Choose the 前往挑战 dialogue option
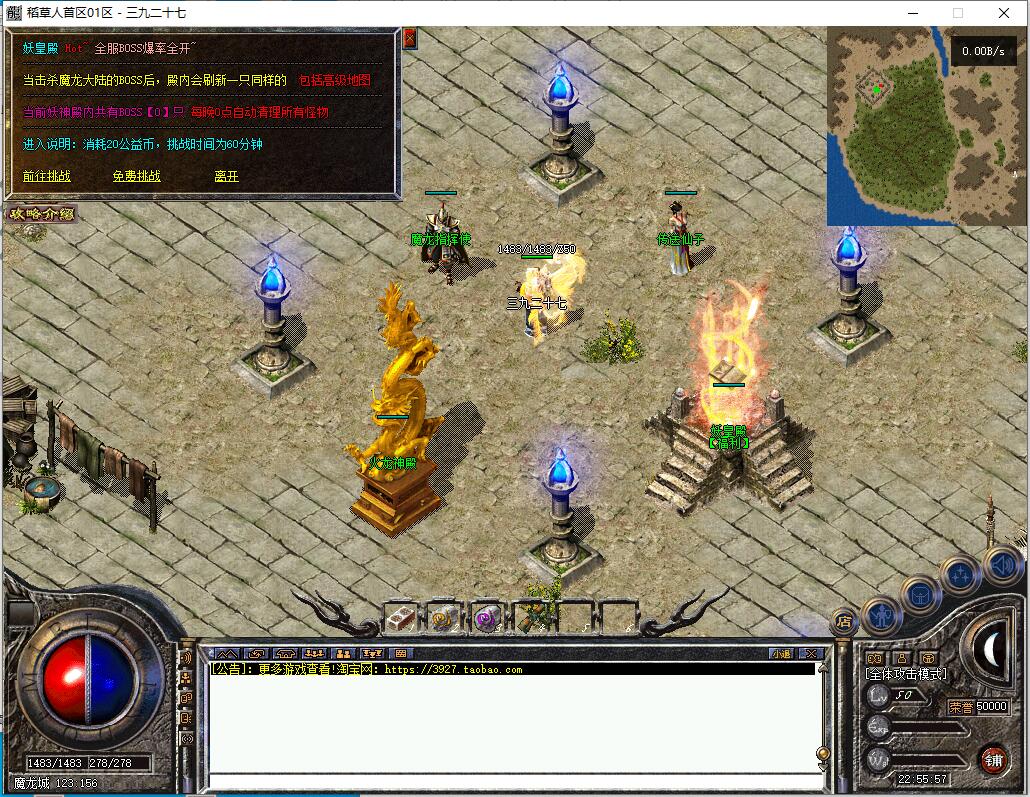The image size is (1030, 797). click(x=47, y=177)
